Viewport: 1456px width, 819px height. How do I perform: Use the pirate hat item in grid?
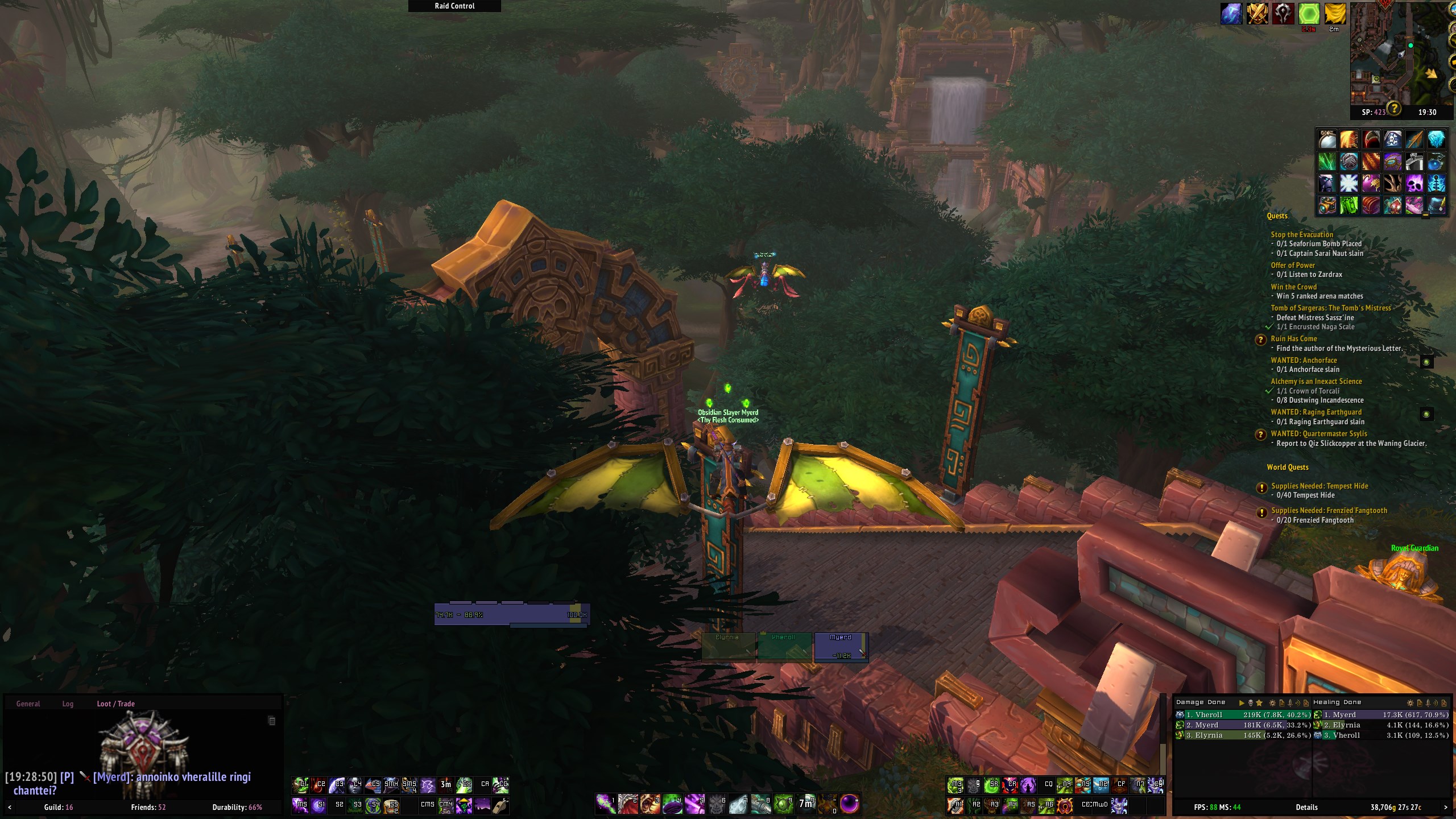pyautogui.click(x=1392, y=139)
